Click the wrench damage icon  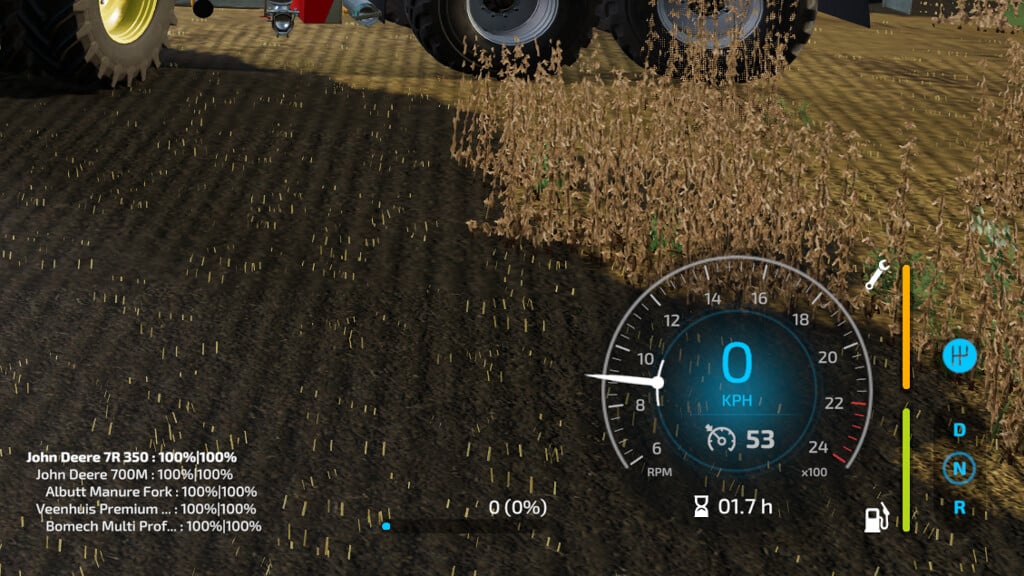point(879,274)
